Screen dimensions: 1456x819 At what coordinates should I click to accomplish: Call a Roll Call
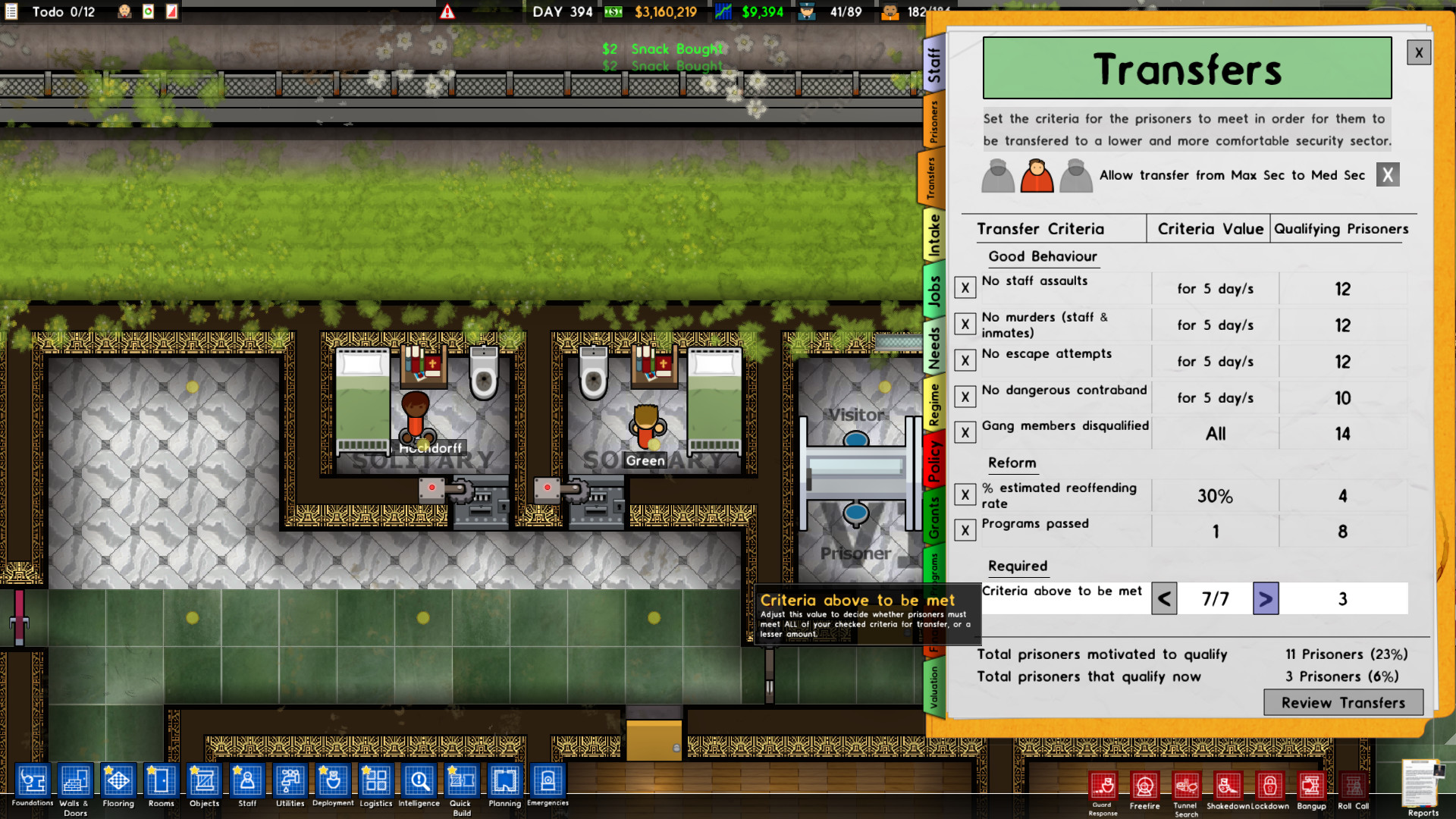pos(1353,787)
